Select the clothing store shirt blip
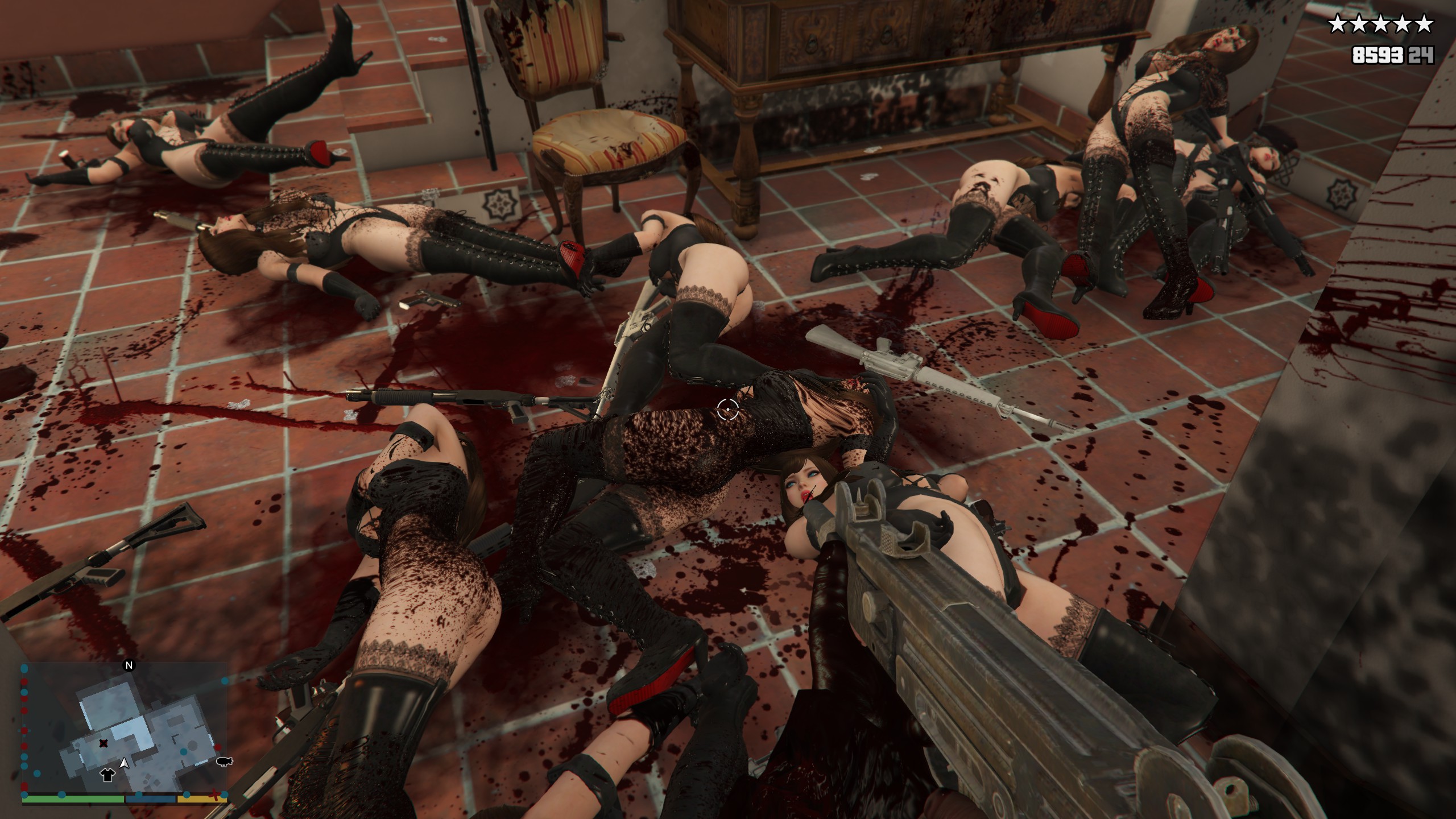The height and width of the screenshot is (819, 1456). (106, 773)
